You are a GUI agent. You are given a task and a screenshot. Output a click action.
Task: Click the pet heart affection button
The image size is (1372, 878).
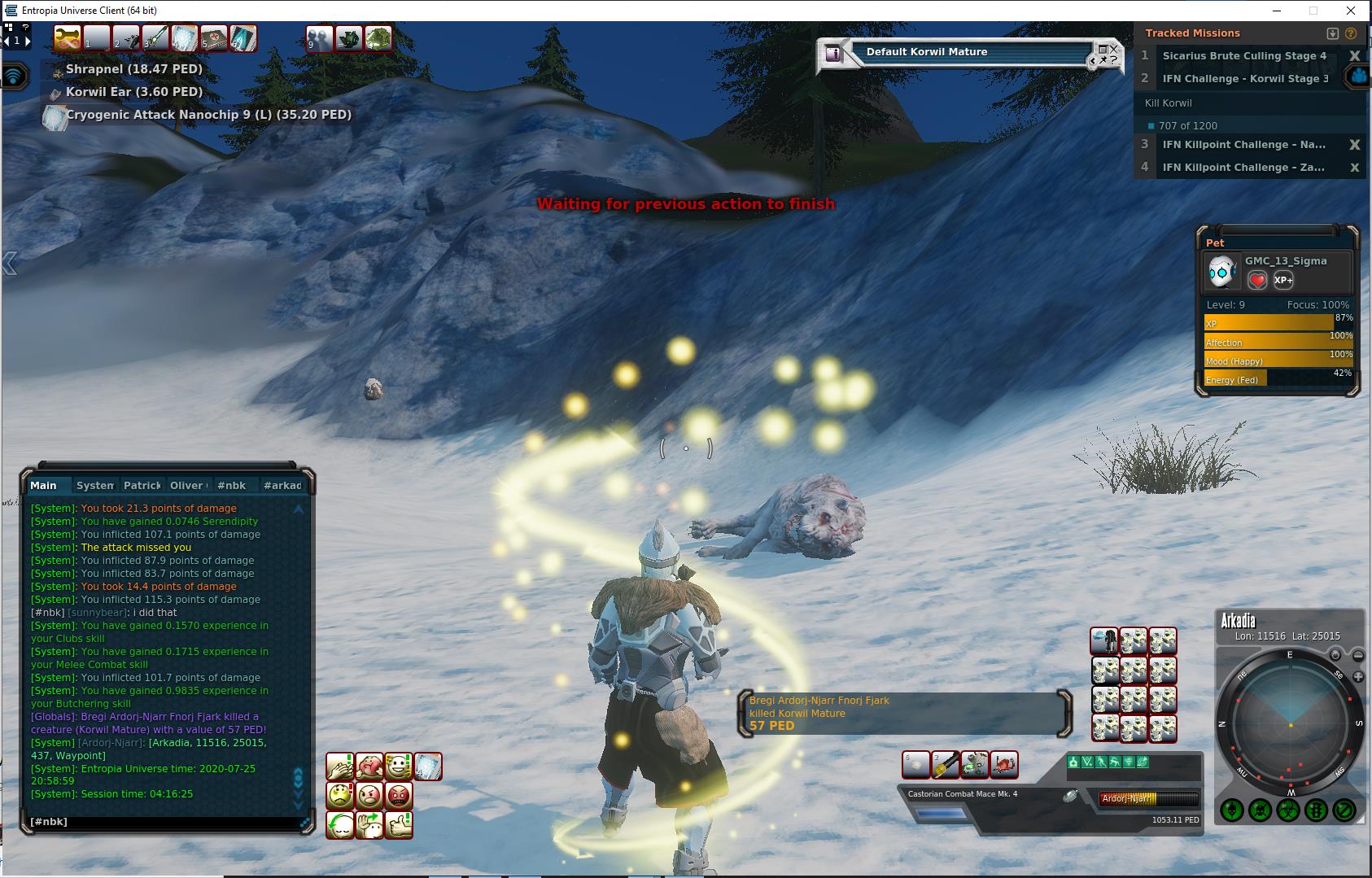pyautogui.click(x=1257, y=281)
